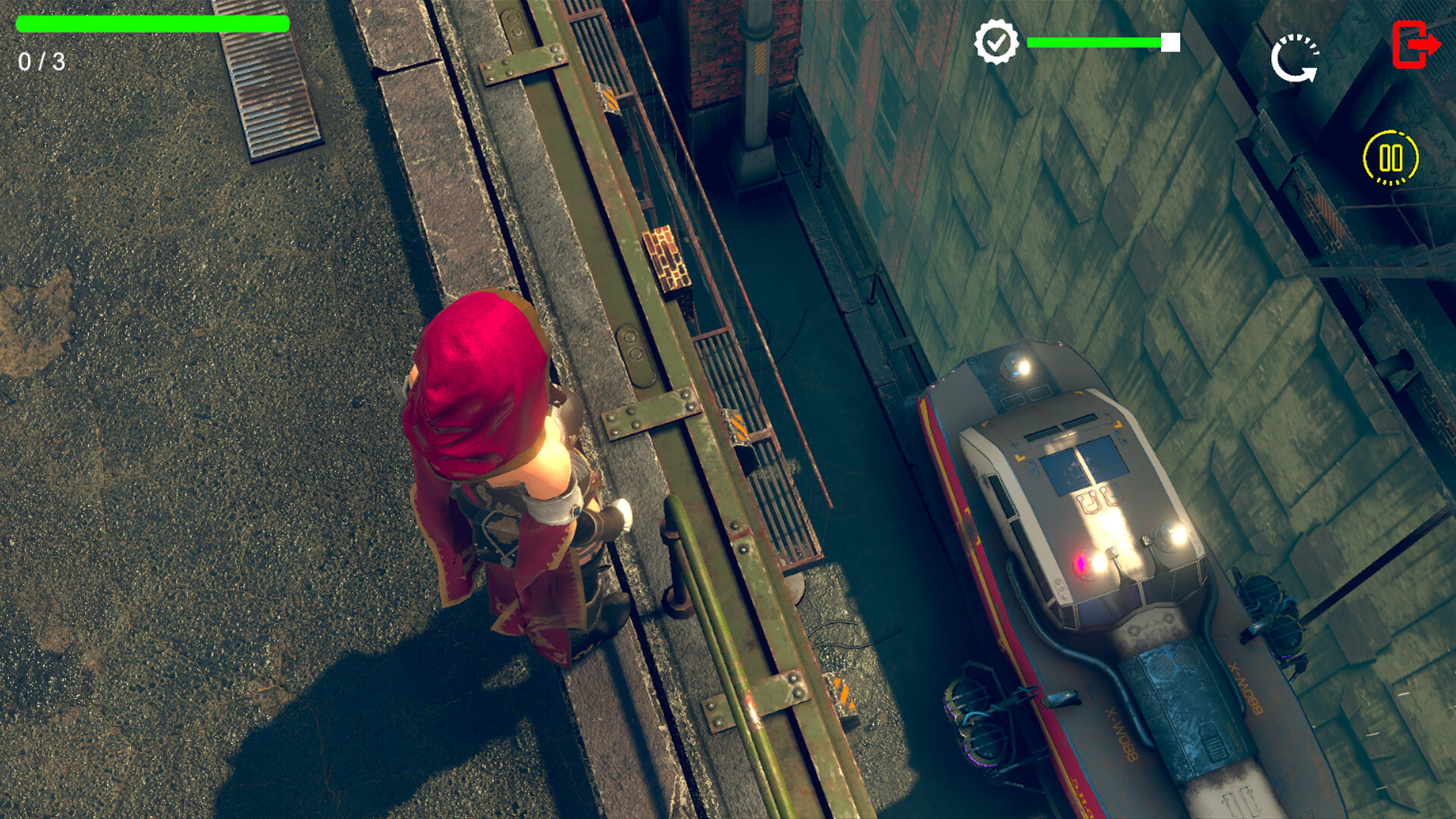Open the level progress indicator near the badge
Viewport: 1456px width, 819px height.
click(x=1096, y=43)
